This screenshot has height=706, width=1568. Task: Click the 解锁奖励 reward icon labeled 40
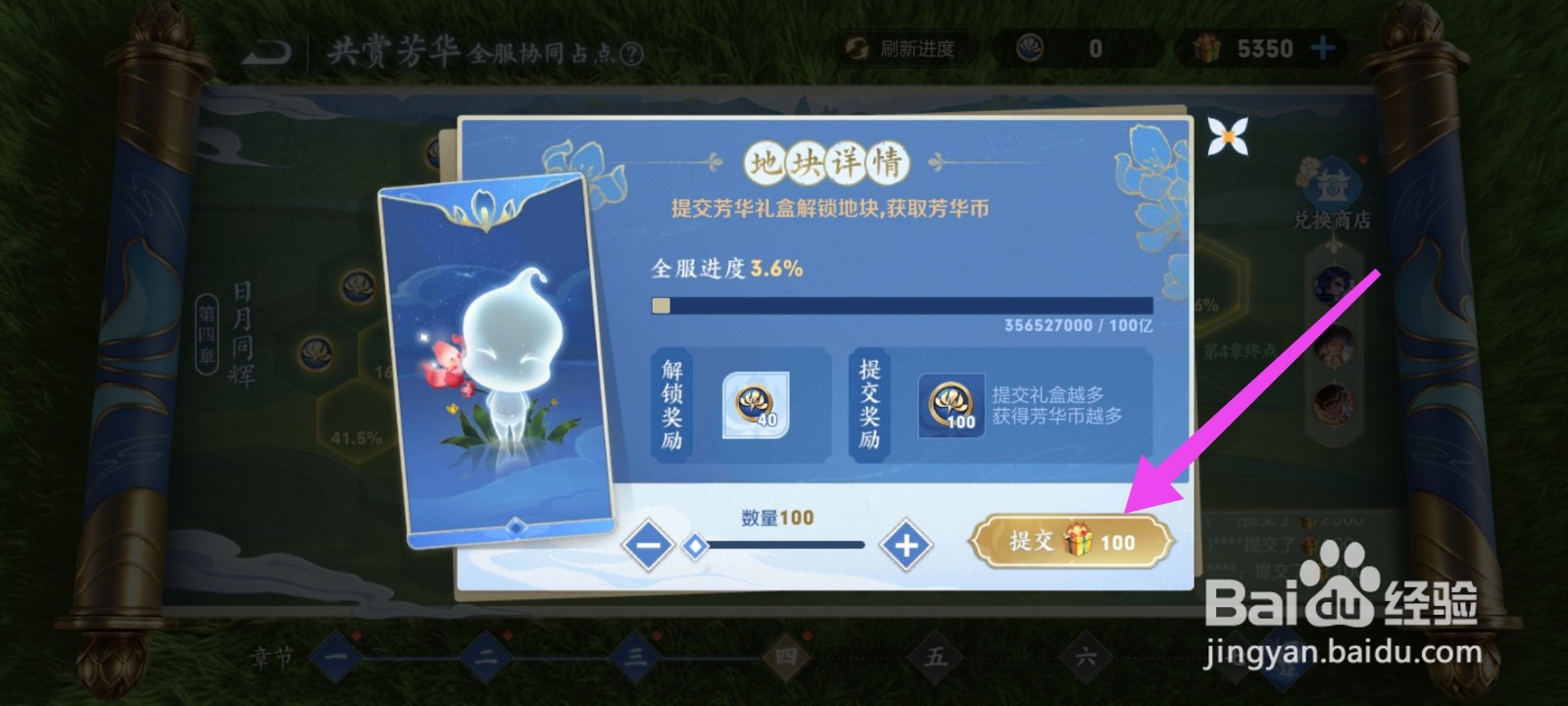pos(755,402)
